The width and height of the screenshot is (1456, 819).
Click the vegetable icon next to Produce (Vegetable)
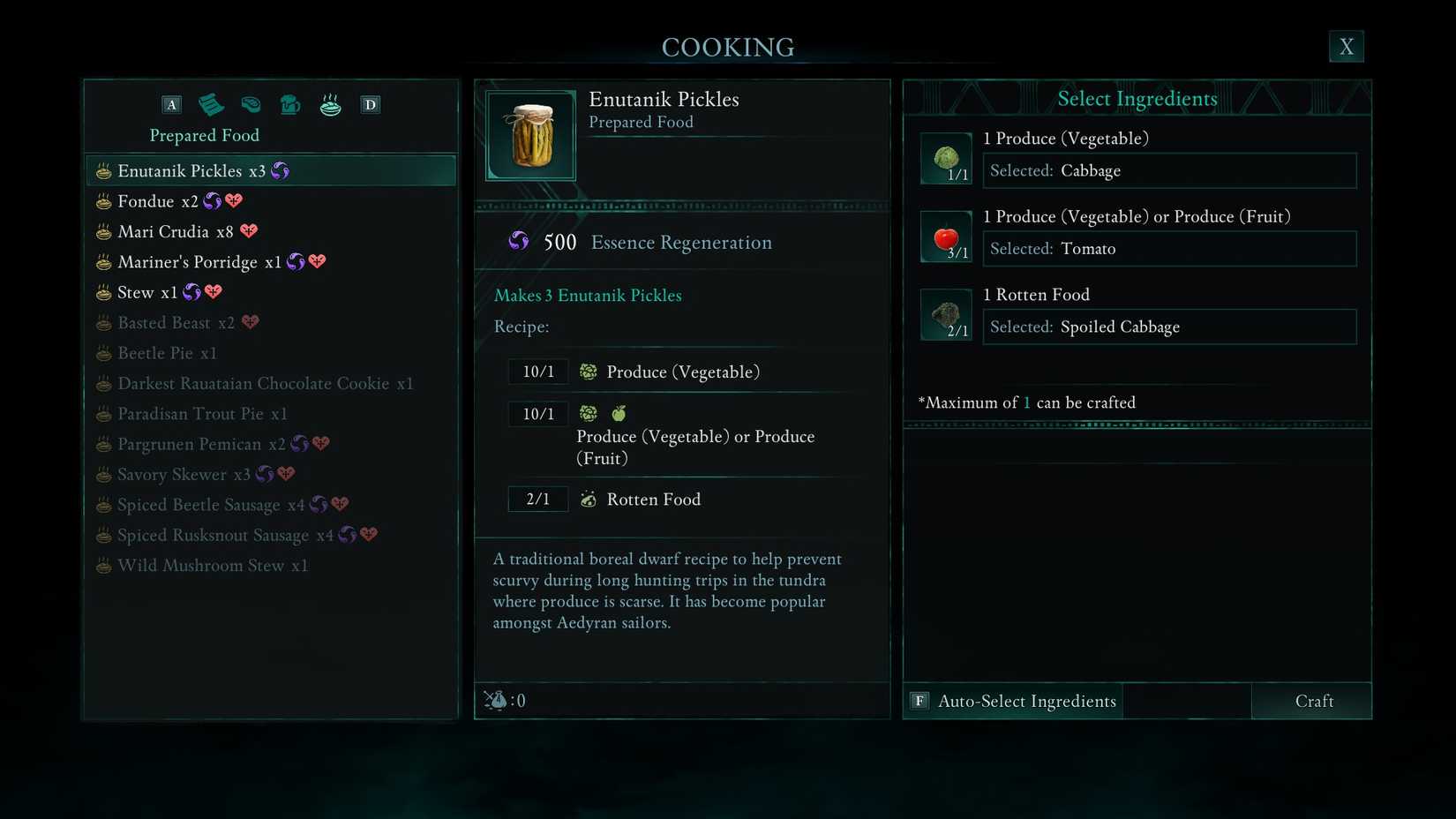[588, 372]
